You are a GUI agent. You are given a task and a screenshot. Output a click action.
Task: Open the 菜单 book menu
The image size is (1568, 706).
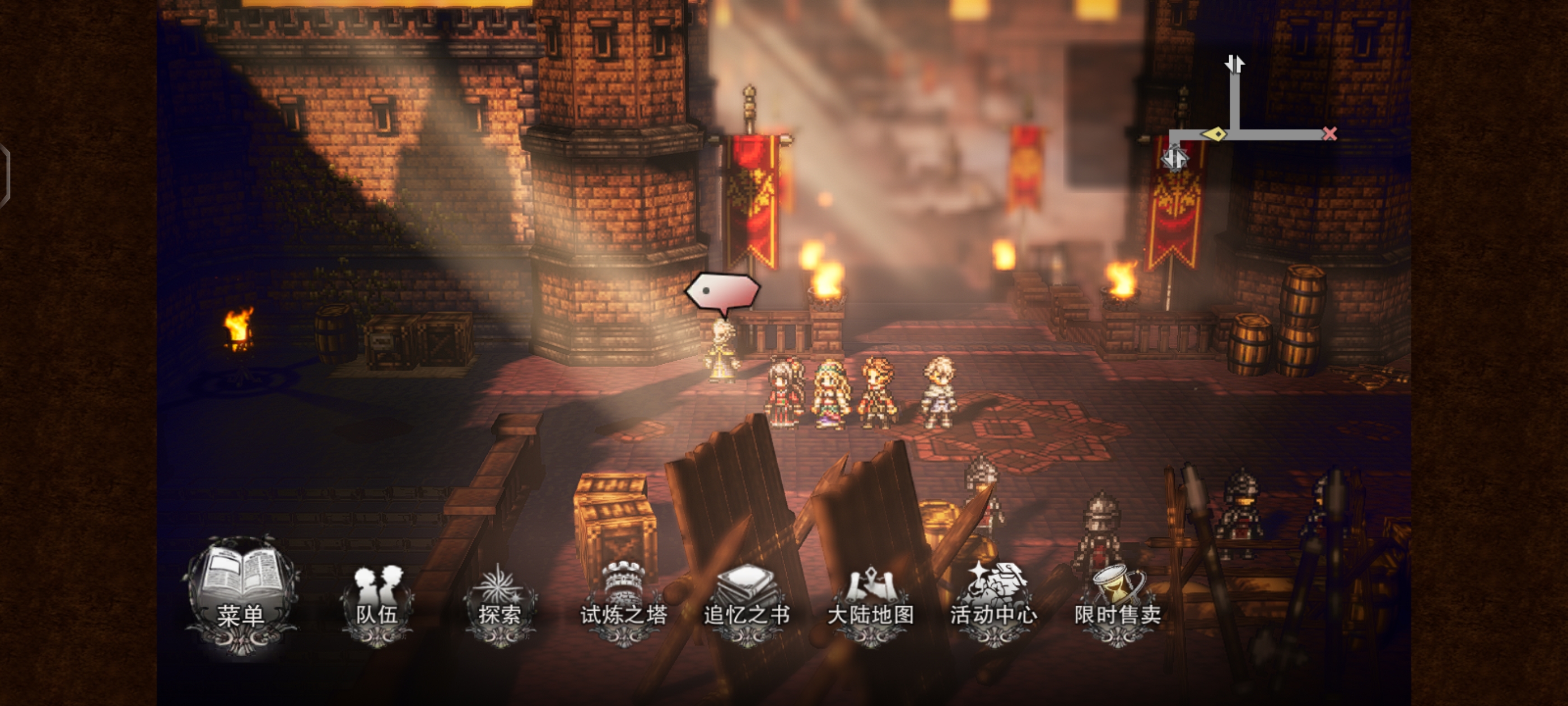(242, 594)
